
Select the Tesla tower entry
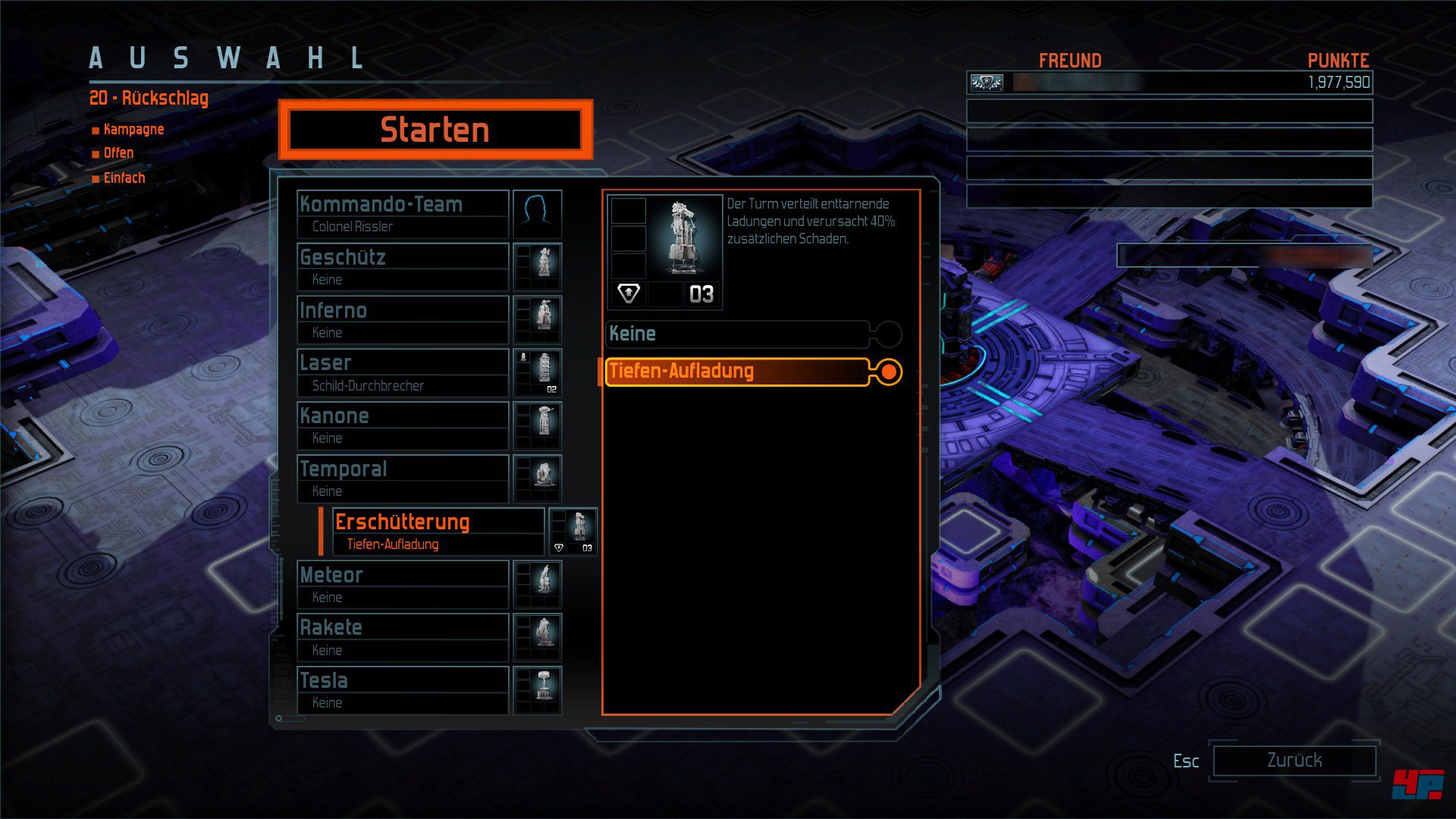coord(403,691)
